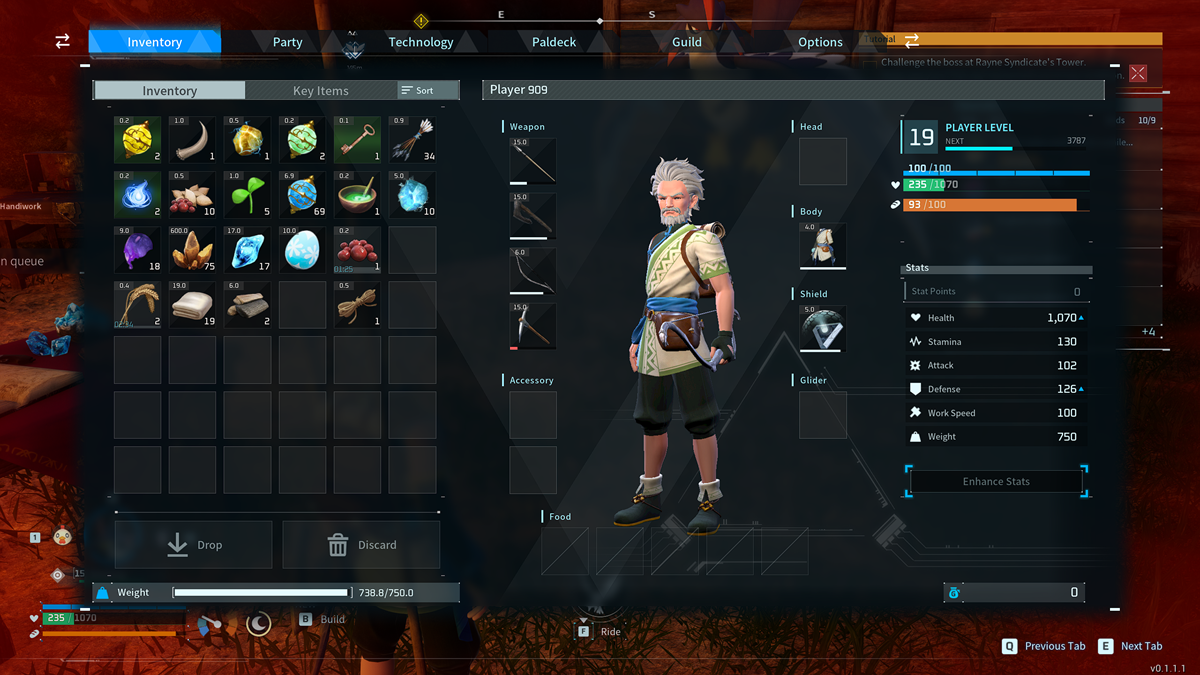Sort the inventory items
The image size is (1200, 675).
[x=418, y=91]
